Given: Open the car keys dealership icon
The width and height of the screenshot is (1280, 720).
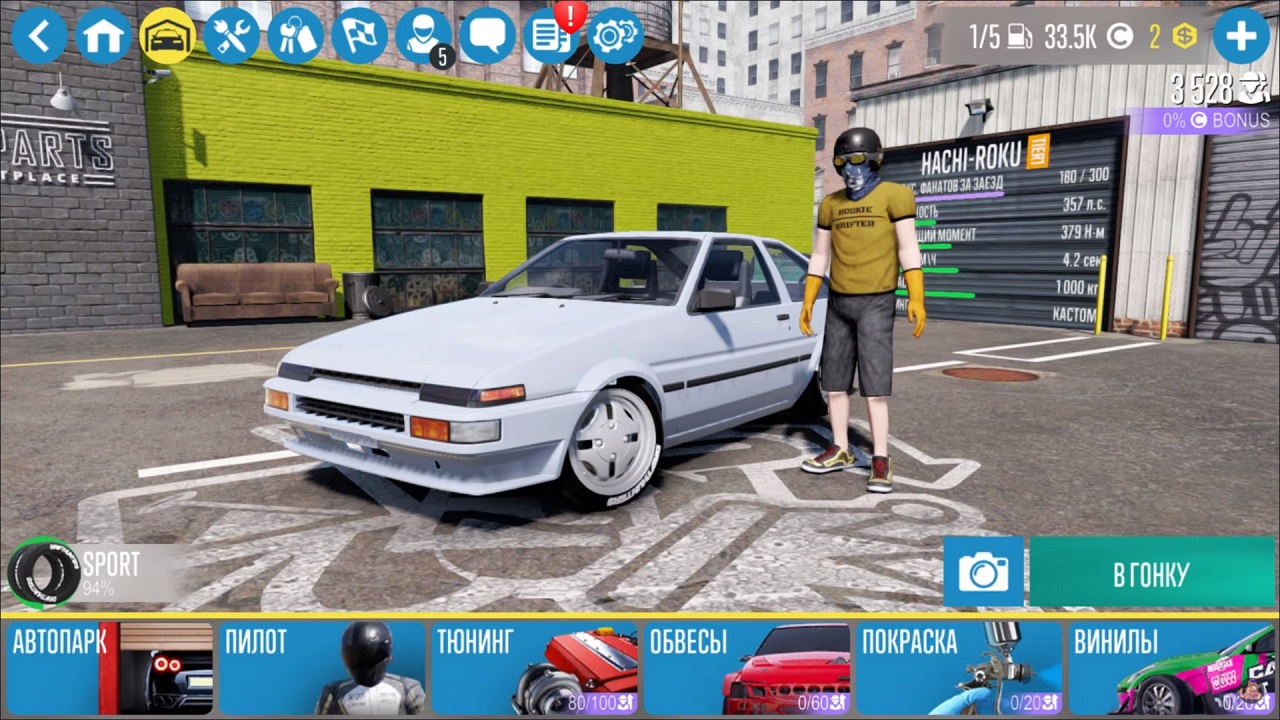Looking at the screenshot, I should (x=296, y=37).
